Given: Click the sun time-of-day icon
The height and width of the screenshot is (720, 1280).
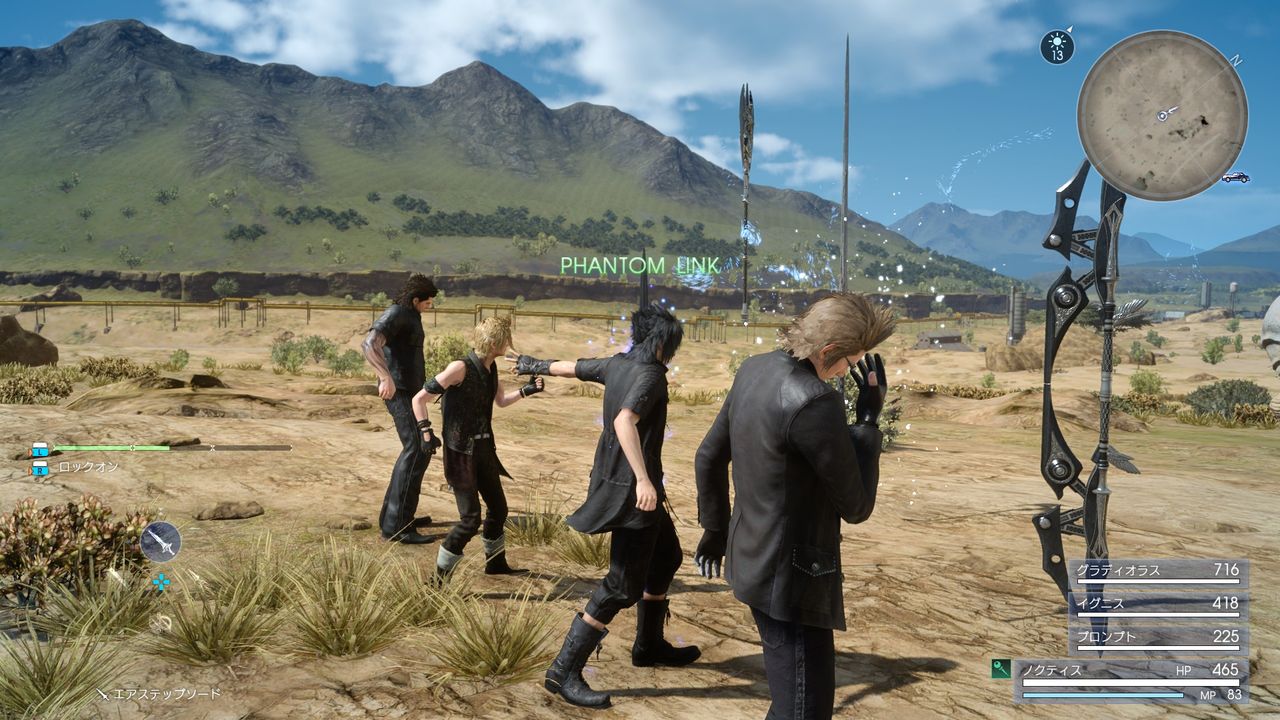Looking at the screenshot, I should point(1057,47).
